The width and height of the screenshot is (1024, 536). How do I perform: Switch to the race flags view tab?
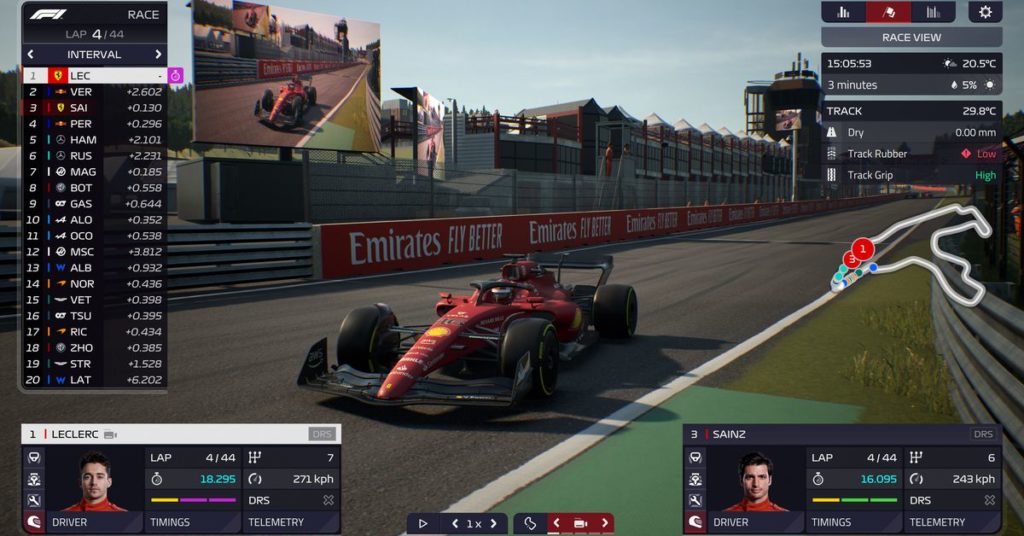pyautogui.click(x=888, y=12)
